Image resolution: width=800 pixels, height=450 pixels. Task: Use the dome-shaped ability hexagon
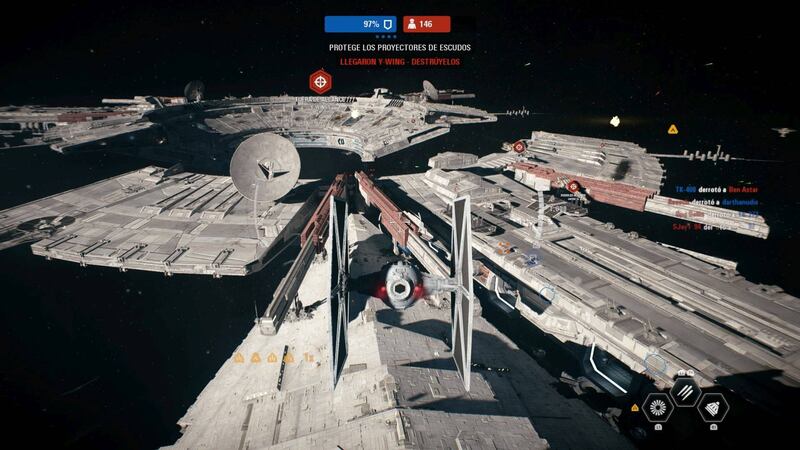coord(714,406)
